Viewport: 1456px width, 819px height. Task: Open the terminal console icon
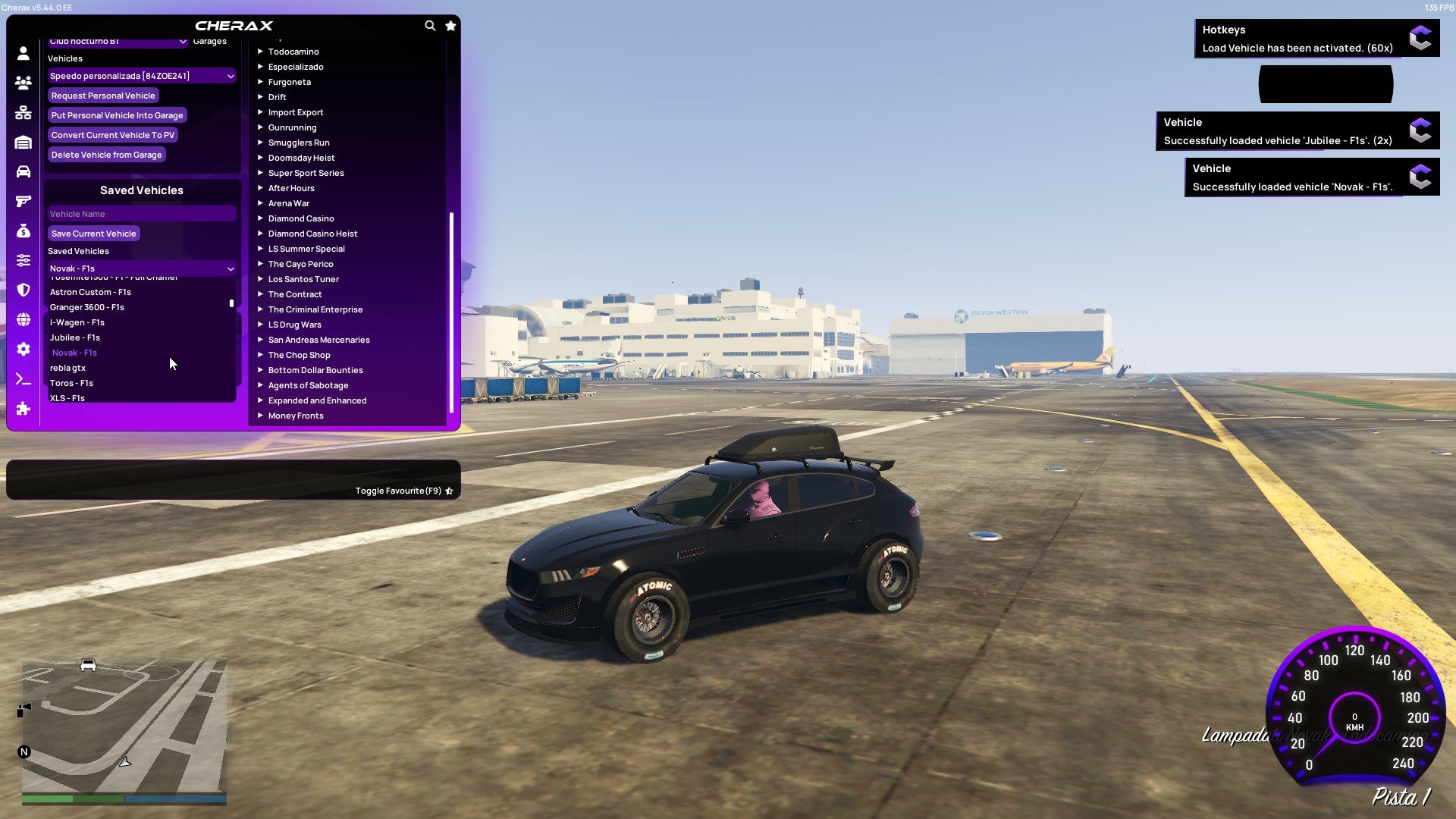pyautogui.click(x=23, y=379)
